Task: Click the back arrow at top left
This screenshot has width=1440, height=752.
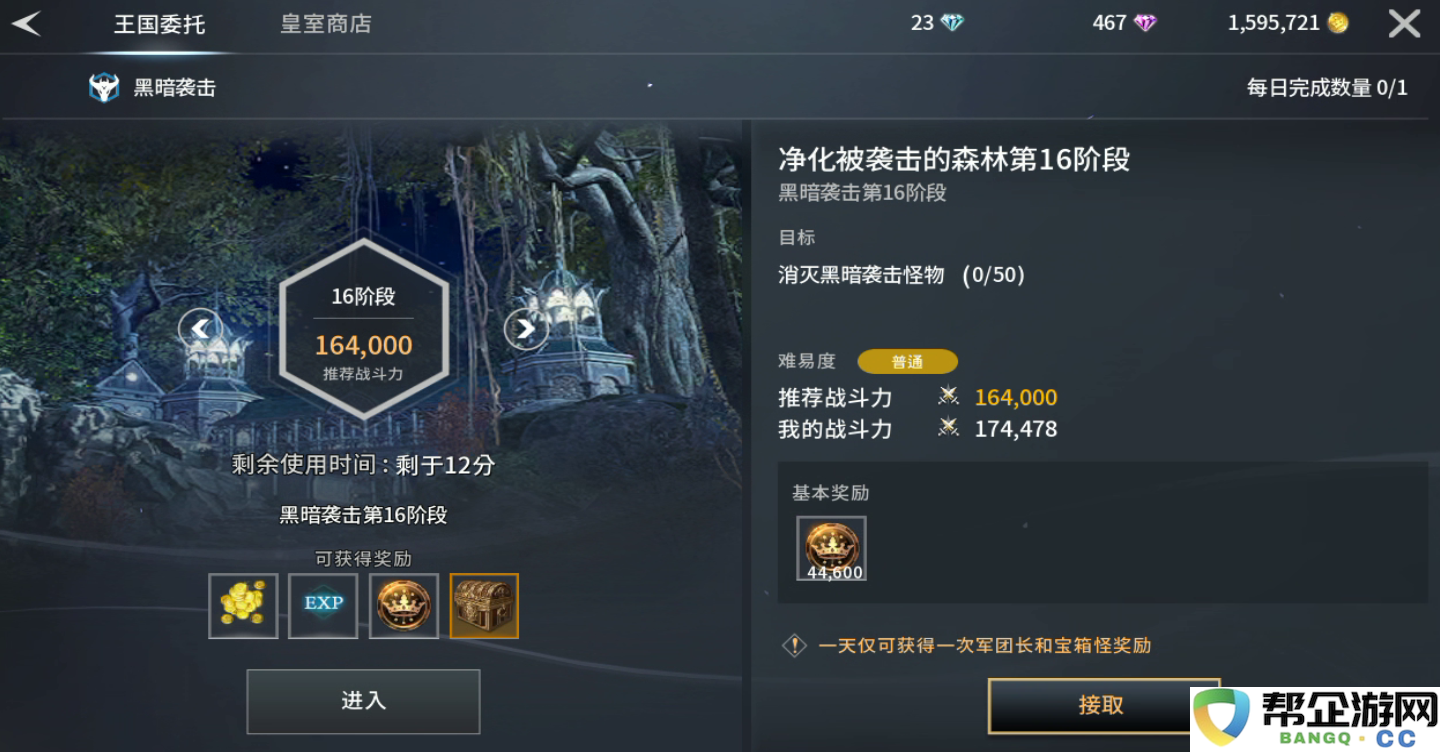Action: tap(26, 22)
